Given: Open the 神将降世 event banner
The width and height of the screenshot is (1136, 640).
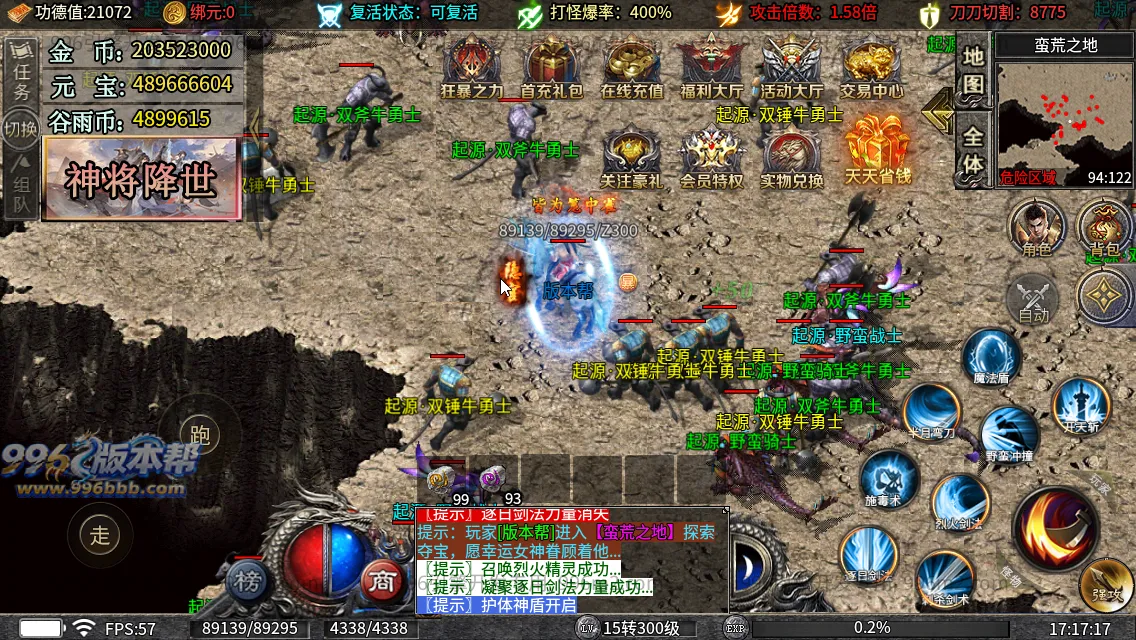Looking at the screenshot, I should (142, 179).
